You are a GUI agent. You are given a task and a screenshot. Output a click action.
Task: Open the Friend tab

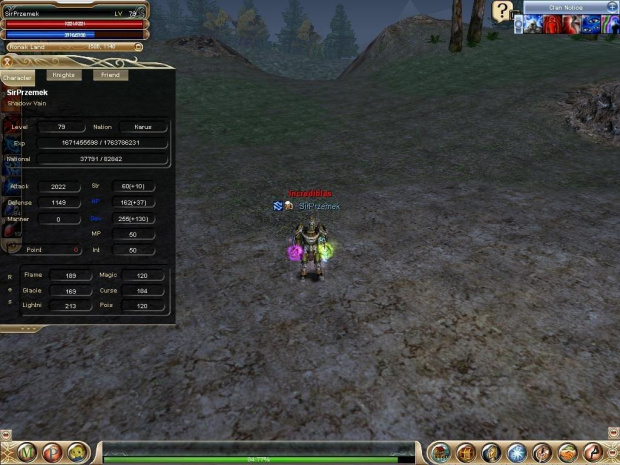[110, 75]
